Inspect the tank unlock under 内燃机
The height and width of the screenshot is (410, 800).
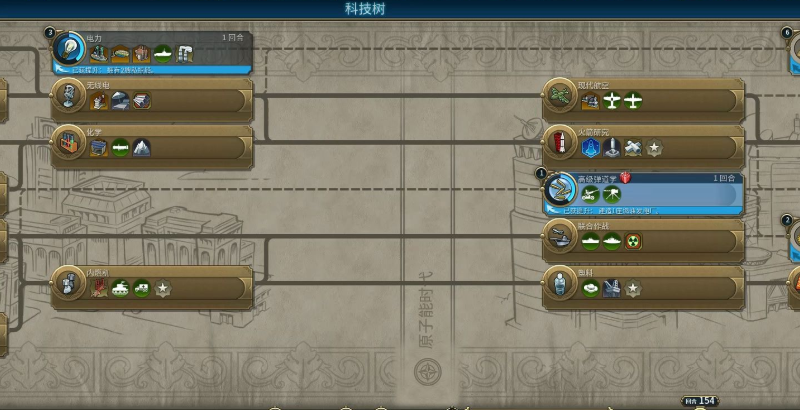tap(121, 288)
